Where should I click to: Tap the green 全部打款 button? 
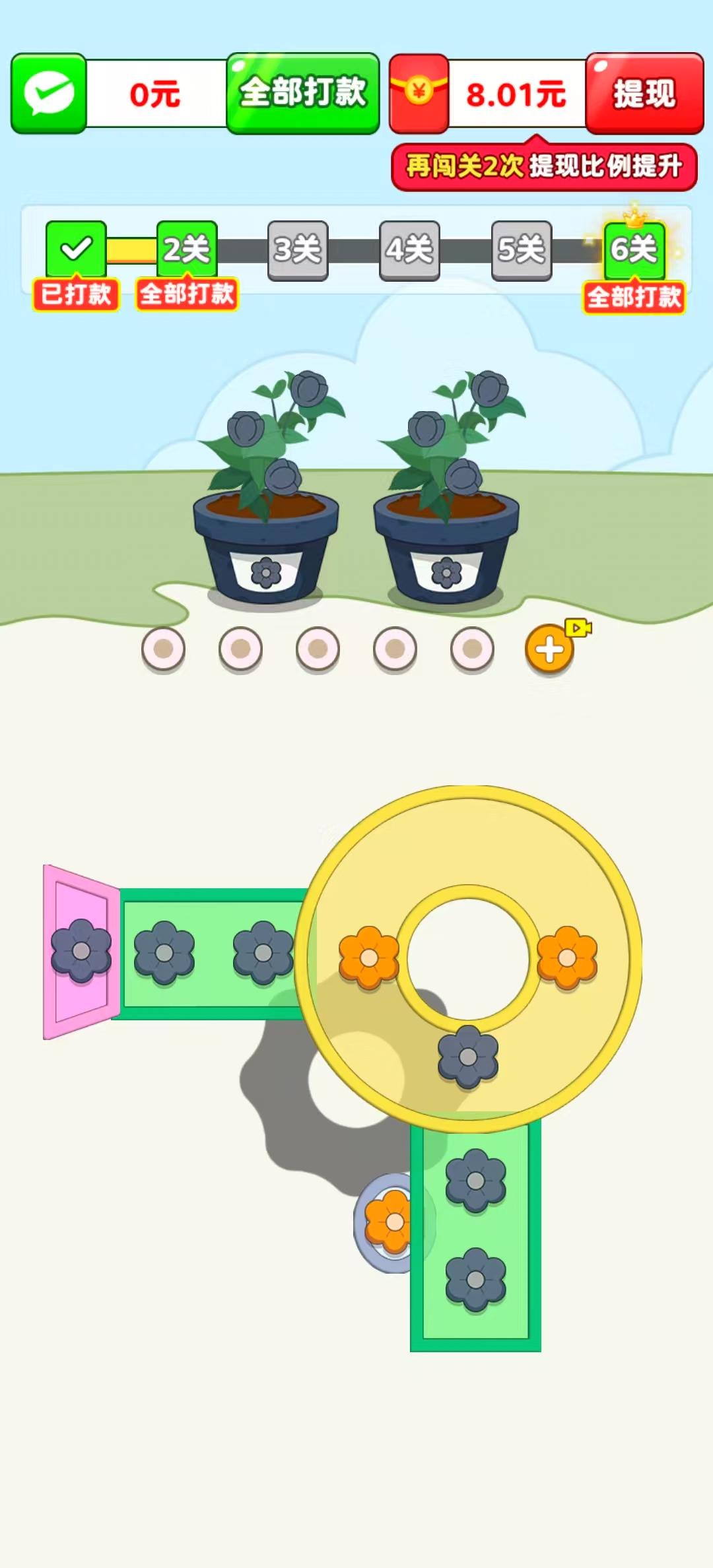tap(303, 93)
